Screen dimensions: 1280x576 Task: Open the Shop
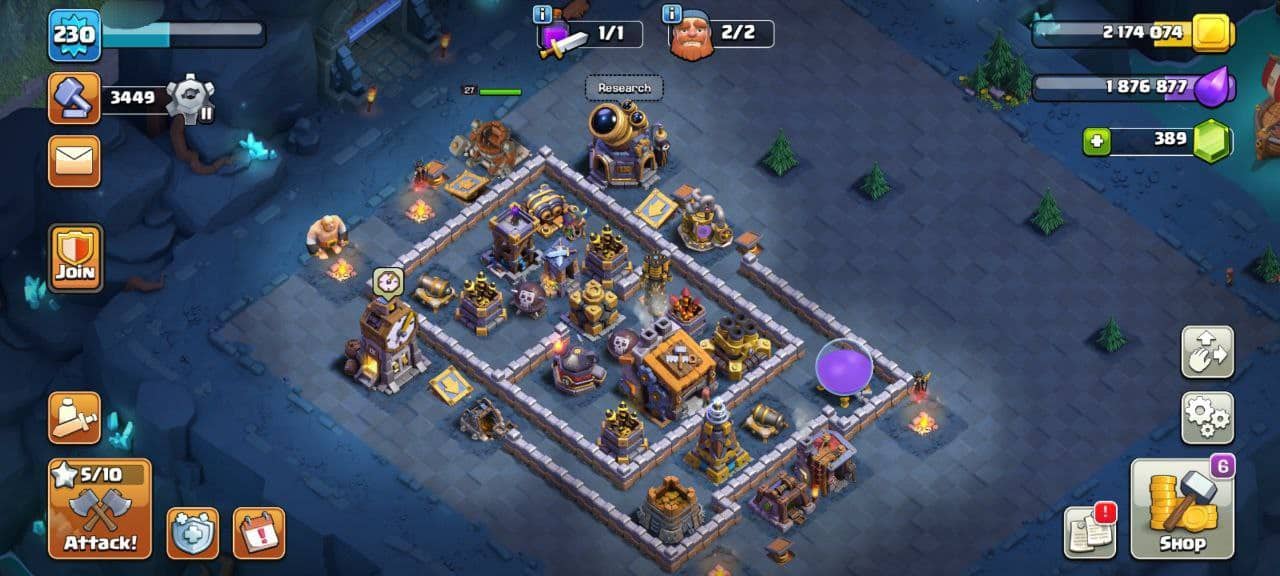1182,508
